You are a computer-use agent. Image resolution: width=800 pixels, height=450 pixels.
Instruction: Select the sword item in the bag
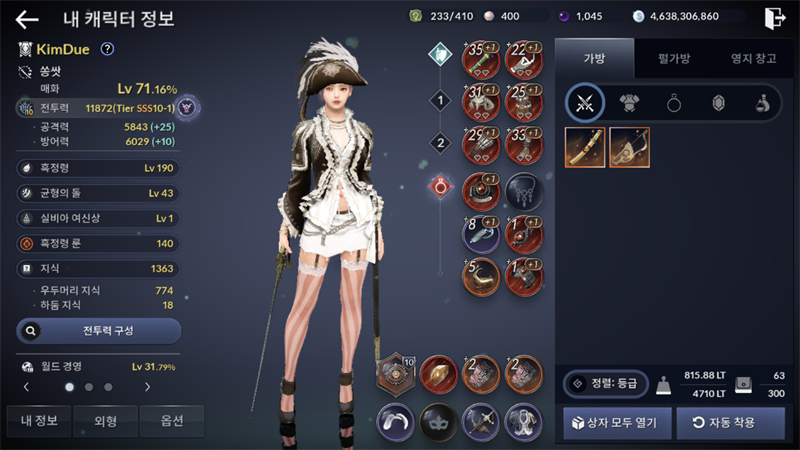[x=585, y=147]
